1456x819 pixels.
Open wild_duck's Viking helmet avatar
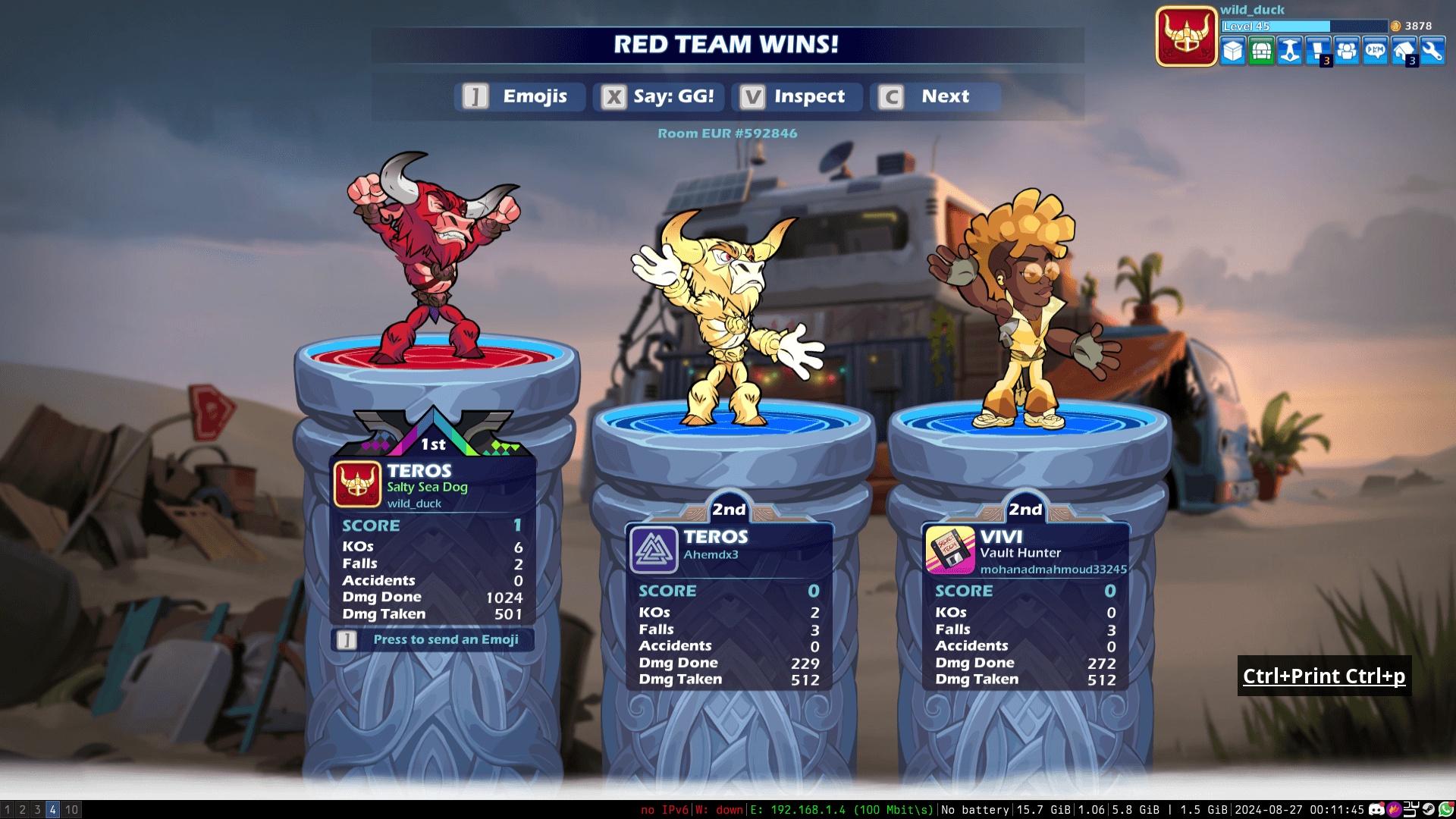point(1186,36)
